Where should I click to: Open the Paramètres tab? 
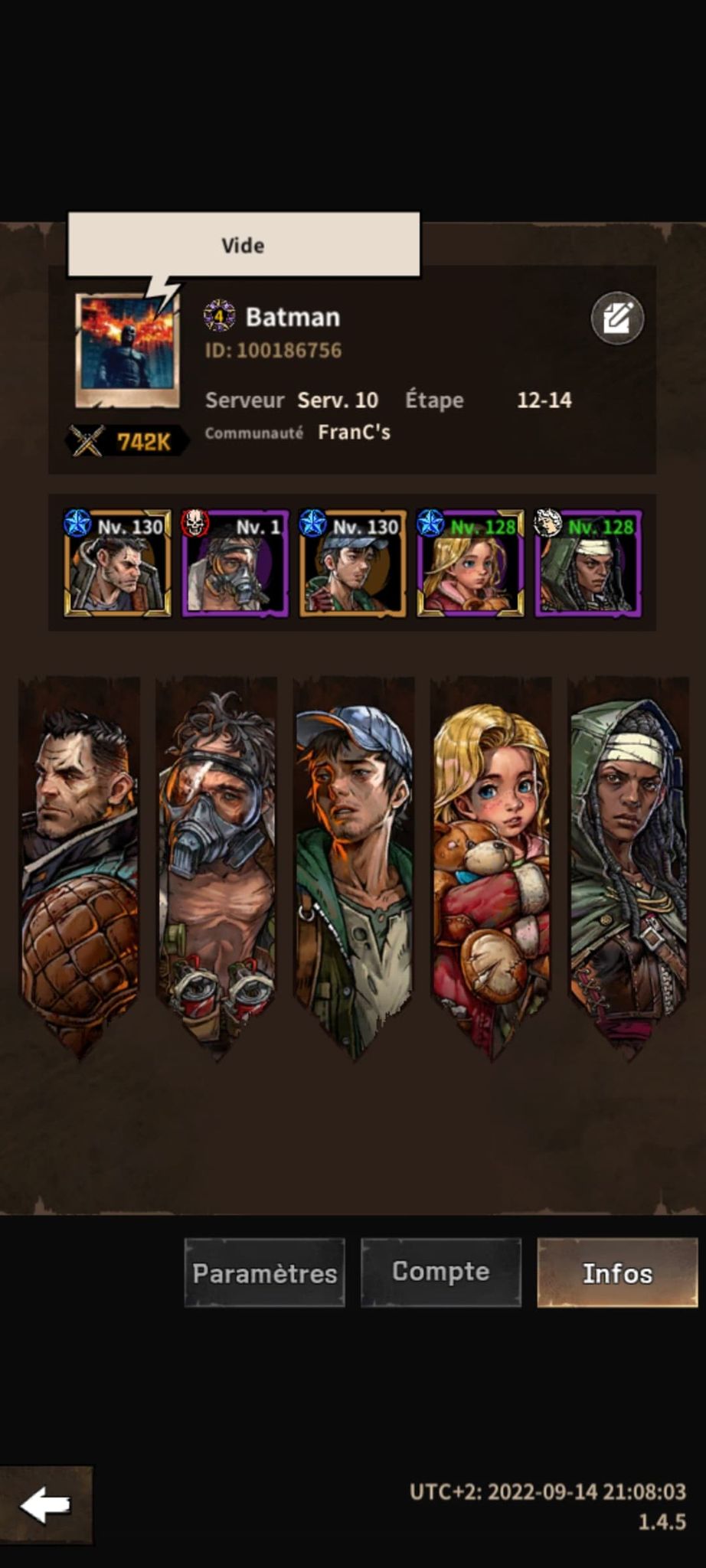pos(264,1272)
